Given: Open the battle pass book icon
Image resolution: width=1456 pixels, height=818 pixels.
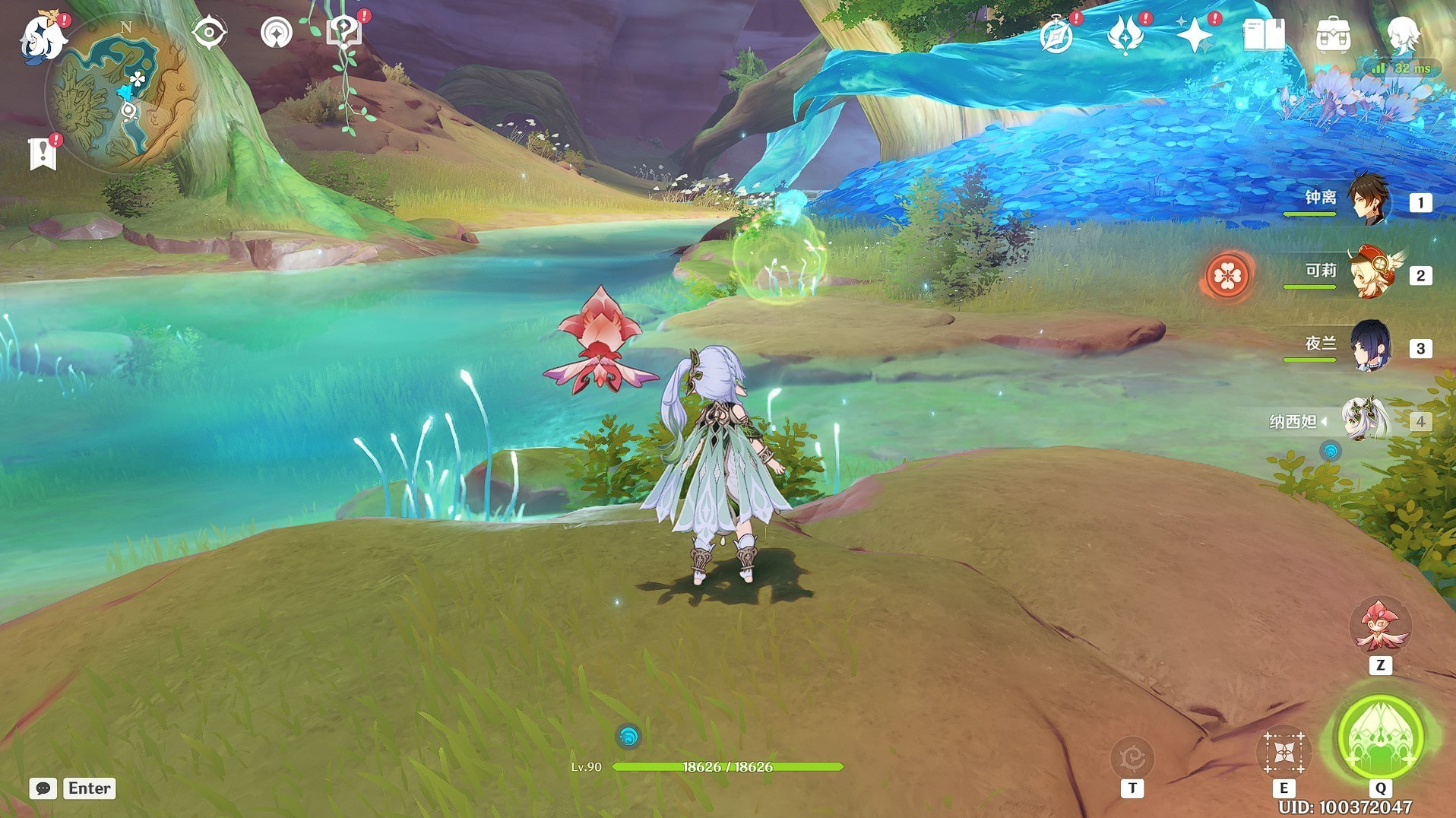Looking at the screenshot, I should click(1263, 35).
